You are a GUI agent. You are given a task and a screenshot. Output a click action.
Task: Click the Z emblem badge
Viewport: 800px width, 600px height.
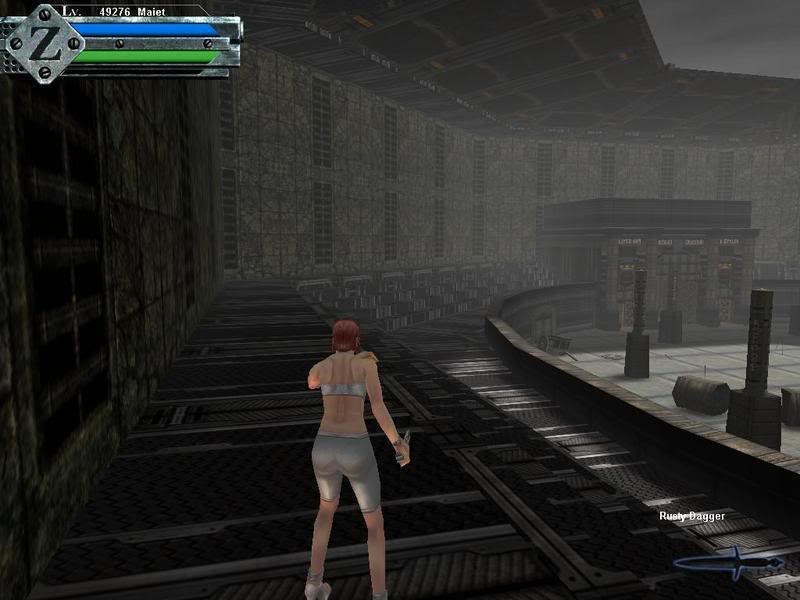click(x=43, y=44)
